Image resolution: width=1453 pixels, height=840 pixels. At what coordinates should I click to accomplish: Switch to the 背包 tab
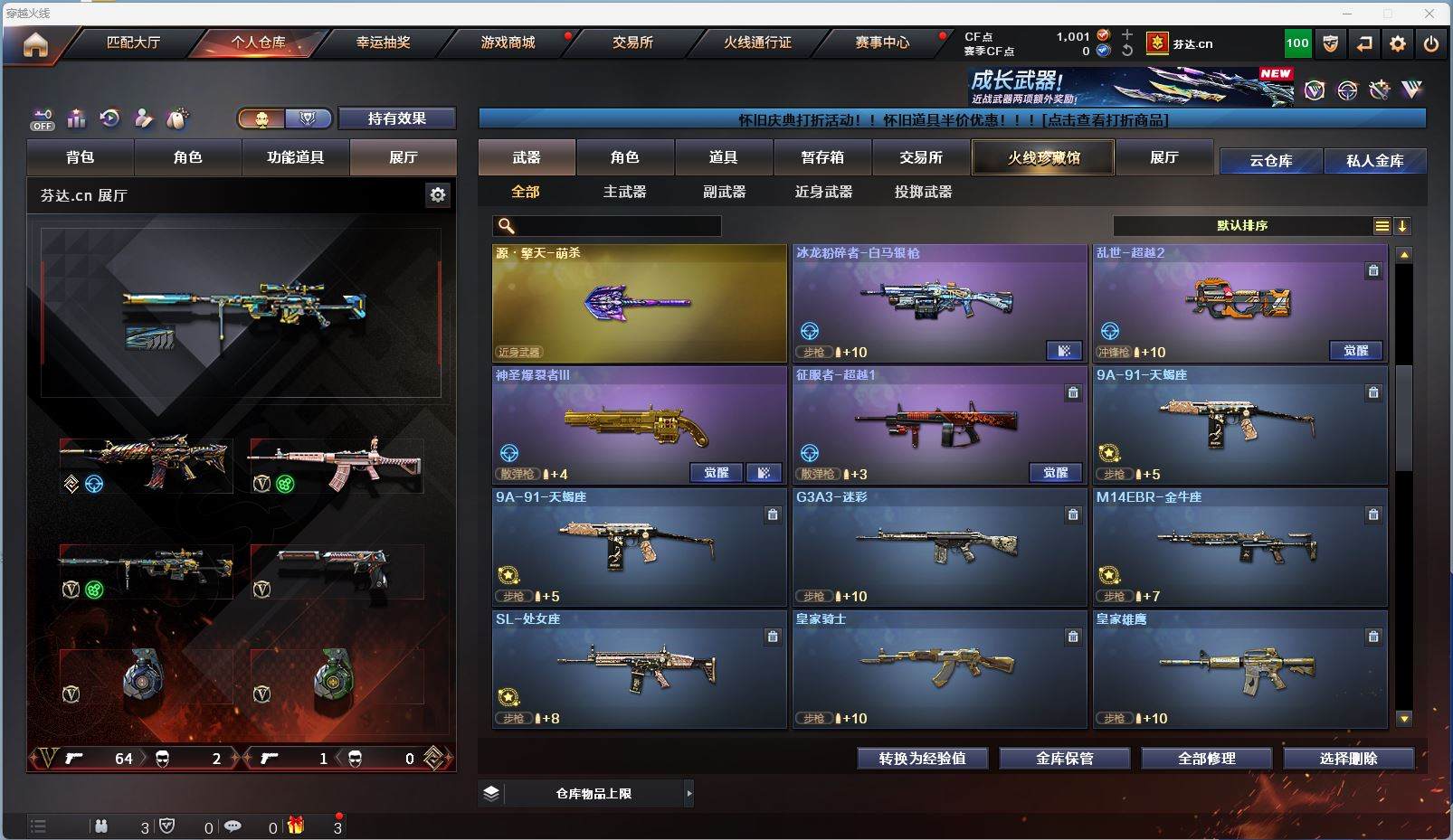(x=81, y=157)
